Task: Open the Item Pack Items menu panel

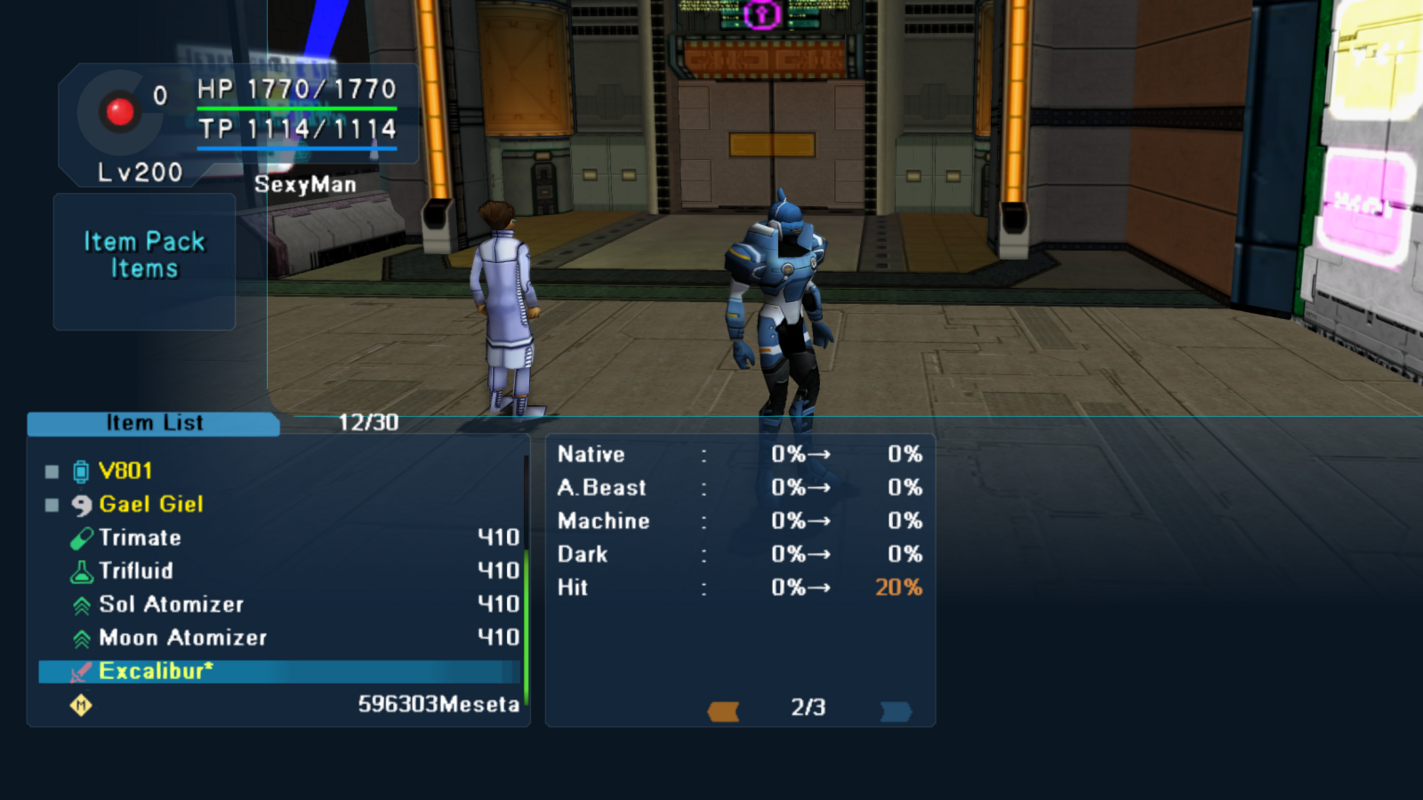Action: pos(144,256)
